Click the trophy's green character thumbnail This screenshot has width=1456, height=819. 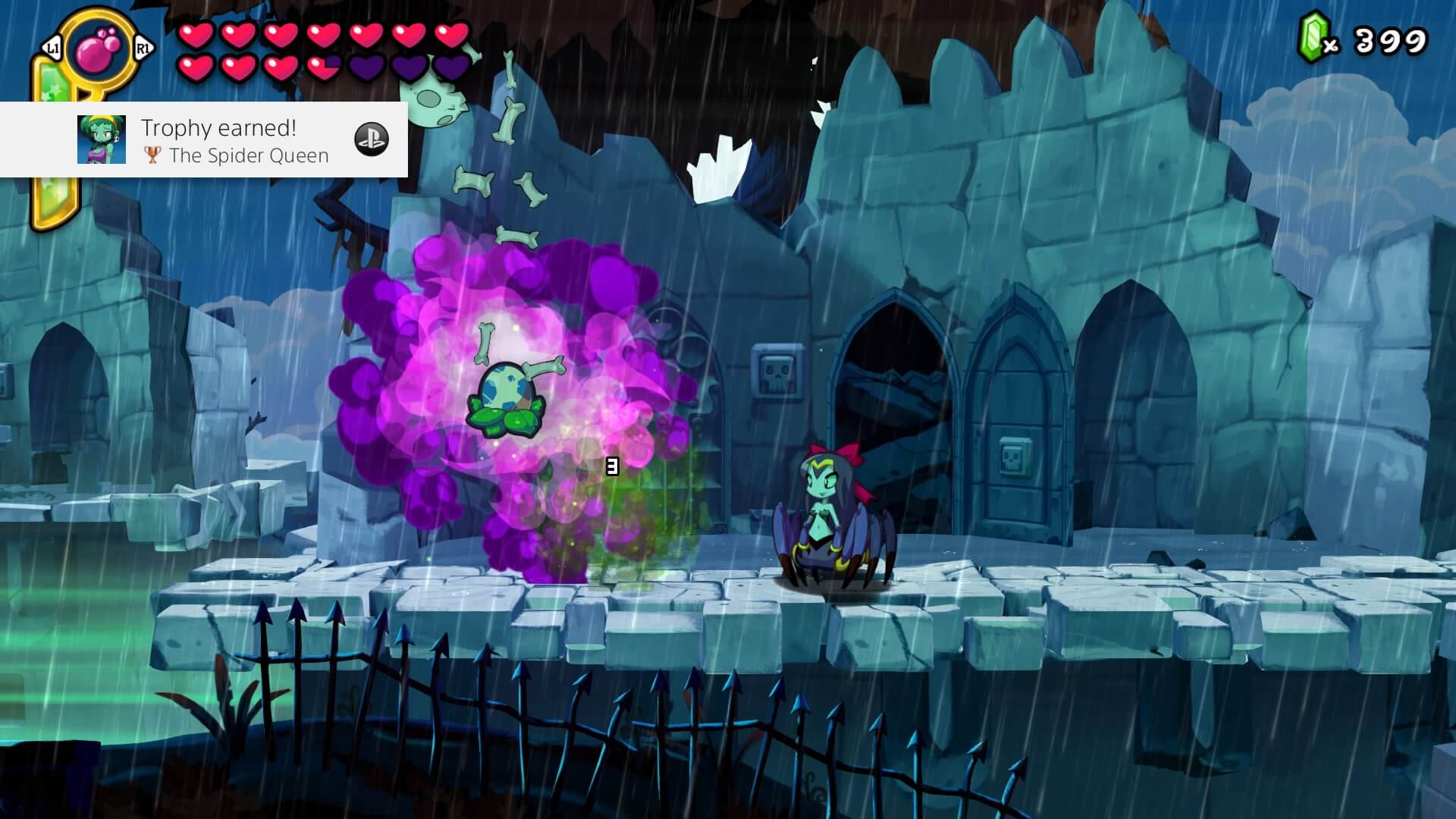point(102,140)
